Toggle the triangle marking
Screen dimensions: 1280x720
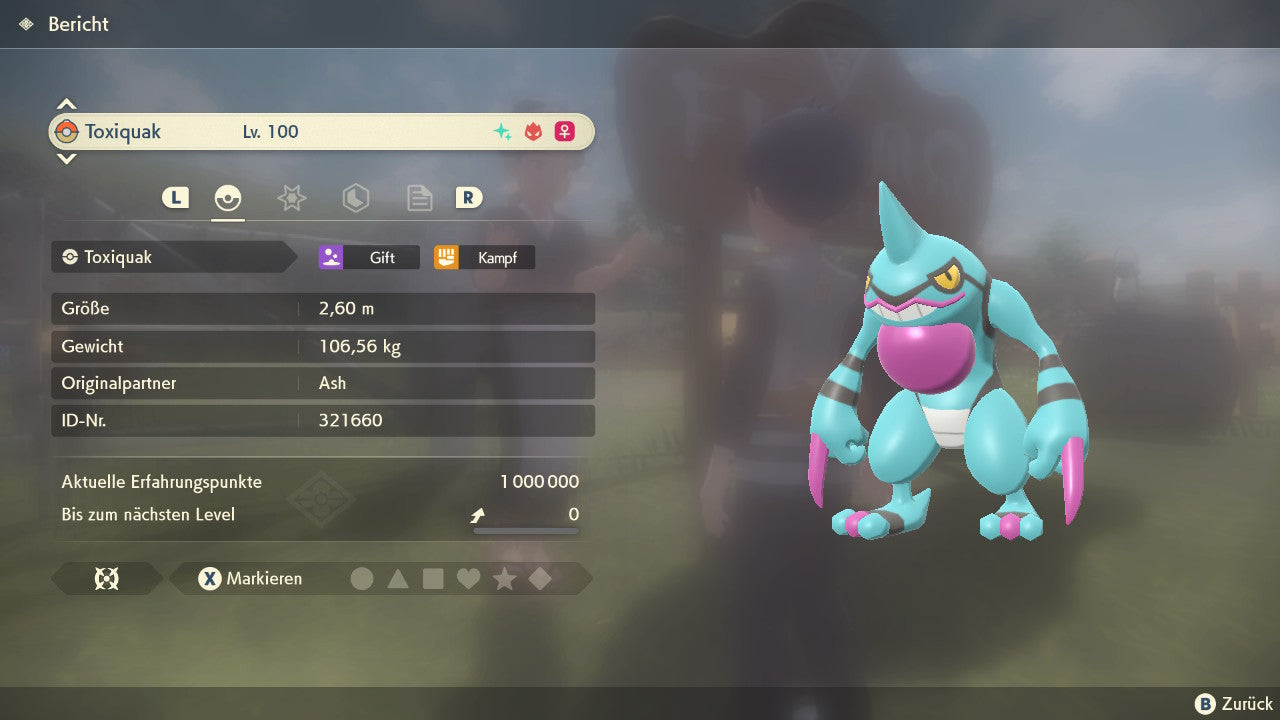[398, 579]
